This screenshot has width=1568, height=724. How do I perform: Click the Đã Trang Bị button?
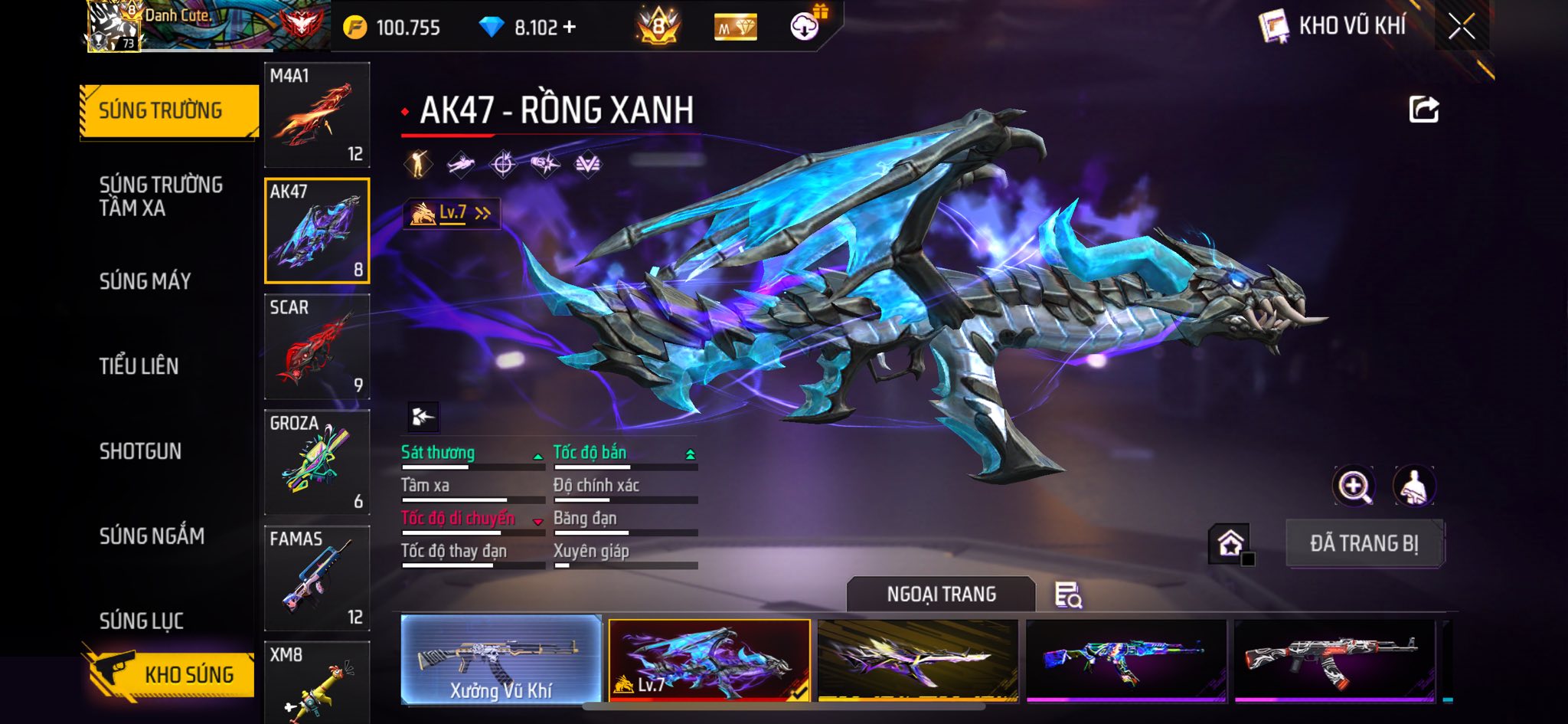[x=1364, y=543]
